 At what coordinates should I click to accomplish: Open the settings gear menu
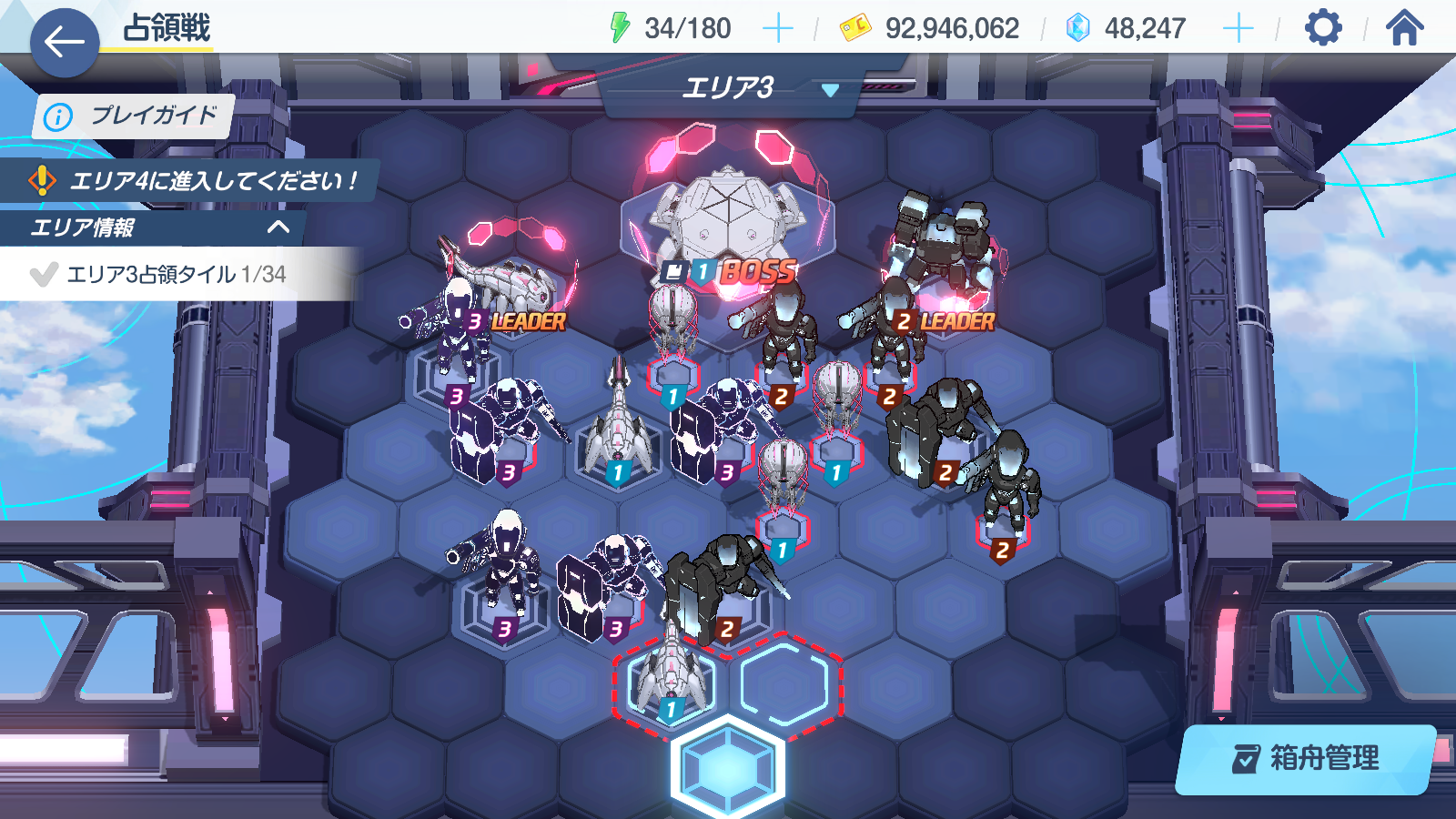pos(1323,28)
